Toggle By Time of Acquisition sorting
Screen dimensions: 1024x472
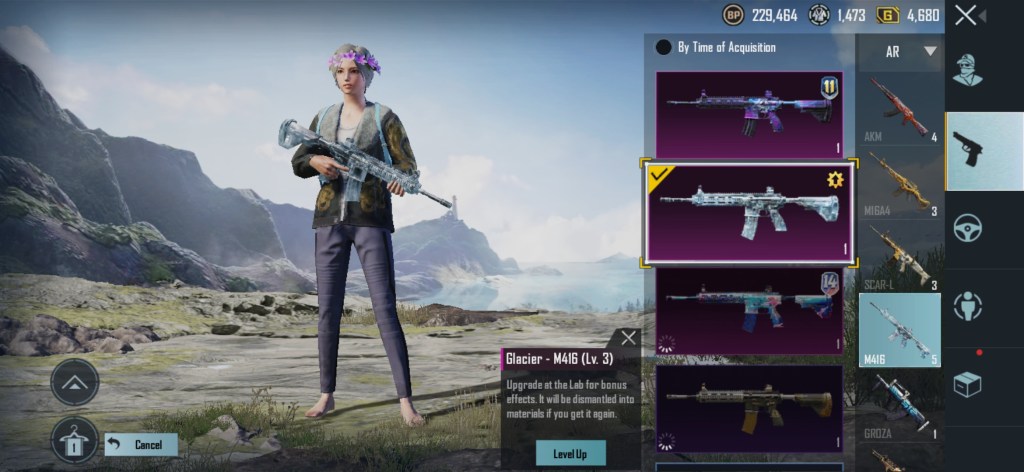click(663, 47)
